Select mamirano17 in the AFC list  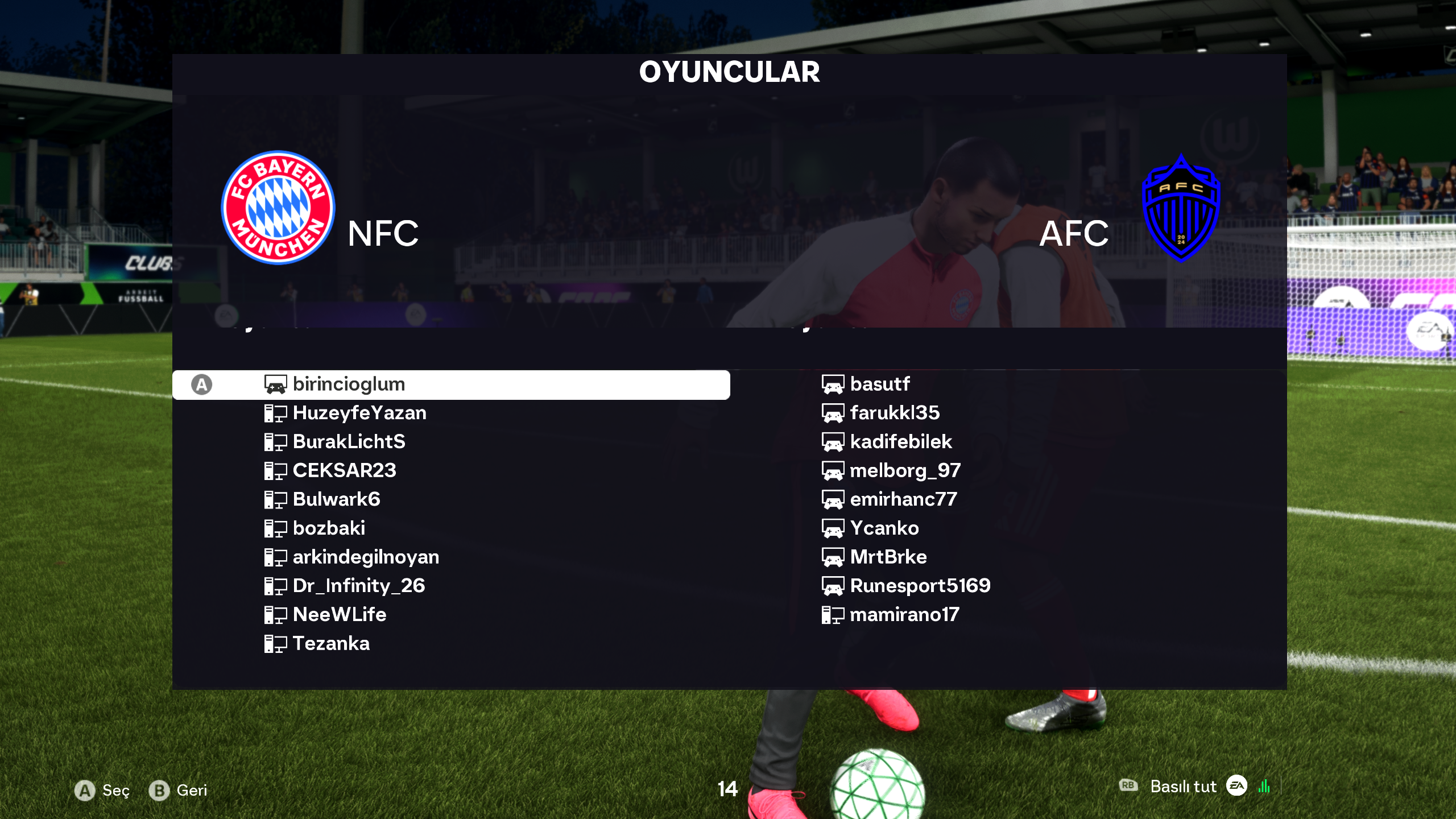click(904, 615)
